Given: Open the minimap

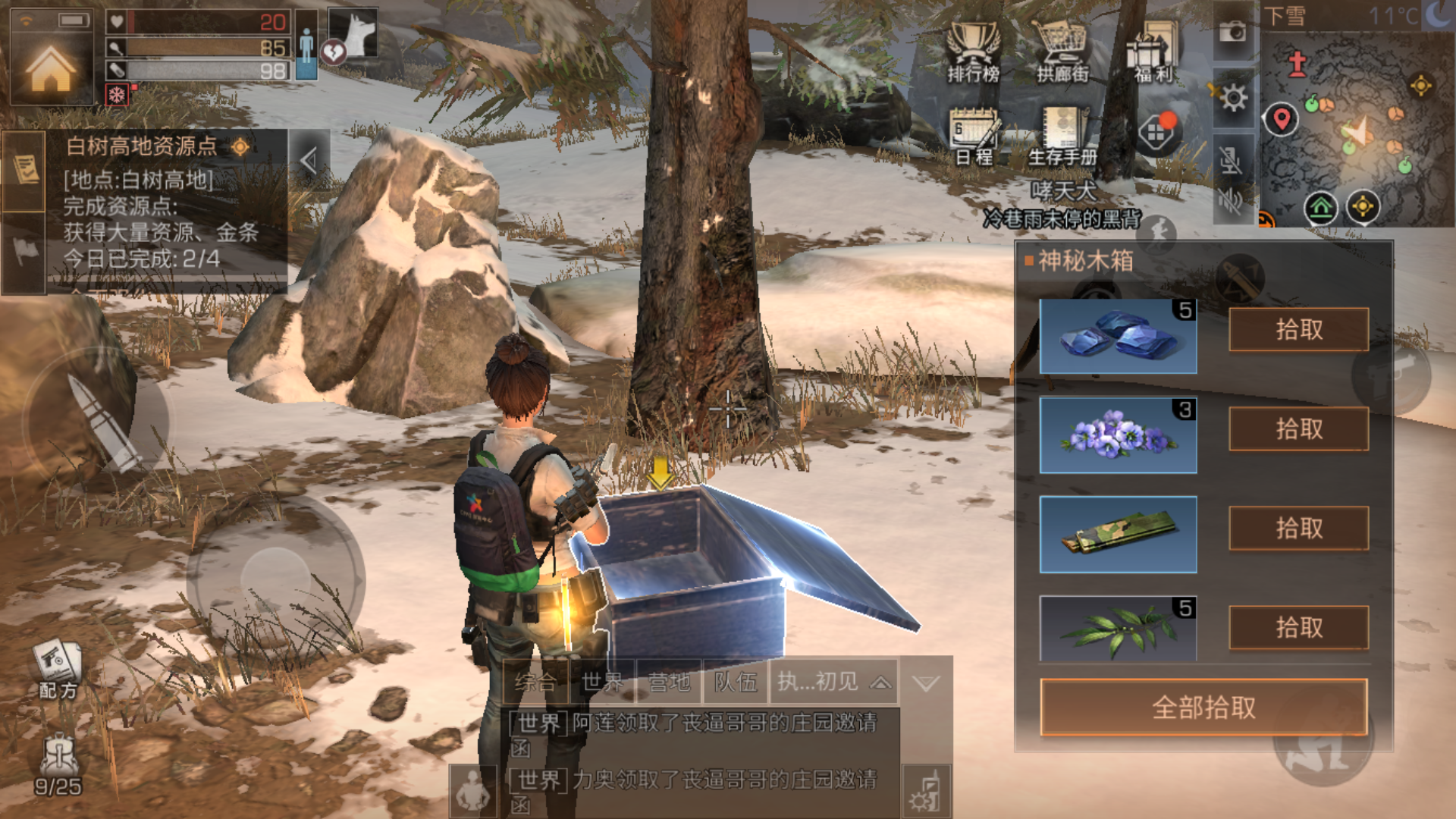Looking at the screenshot, I should (x=1357, y=129).
